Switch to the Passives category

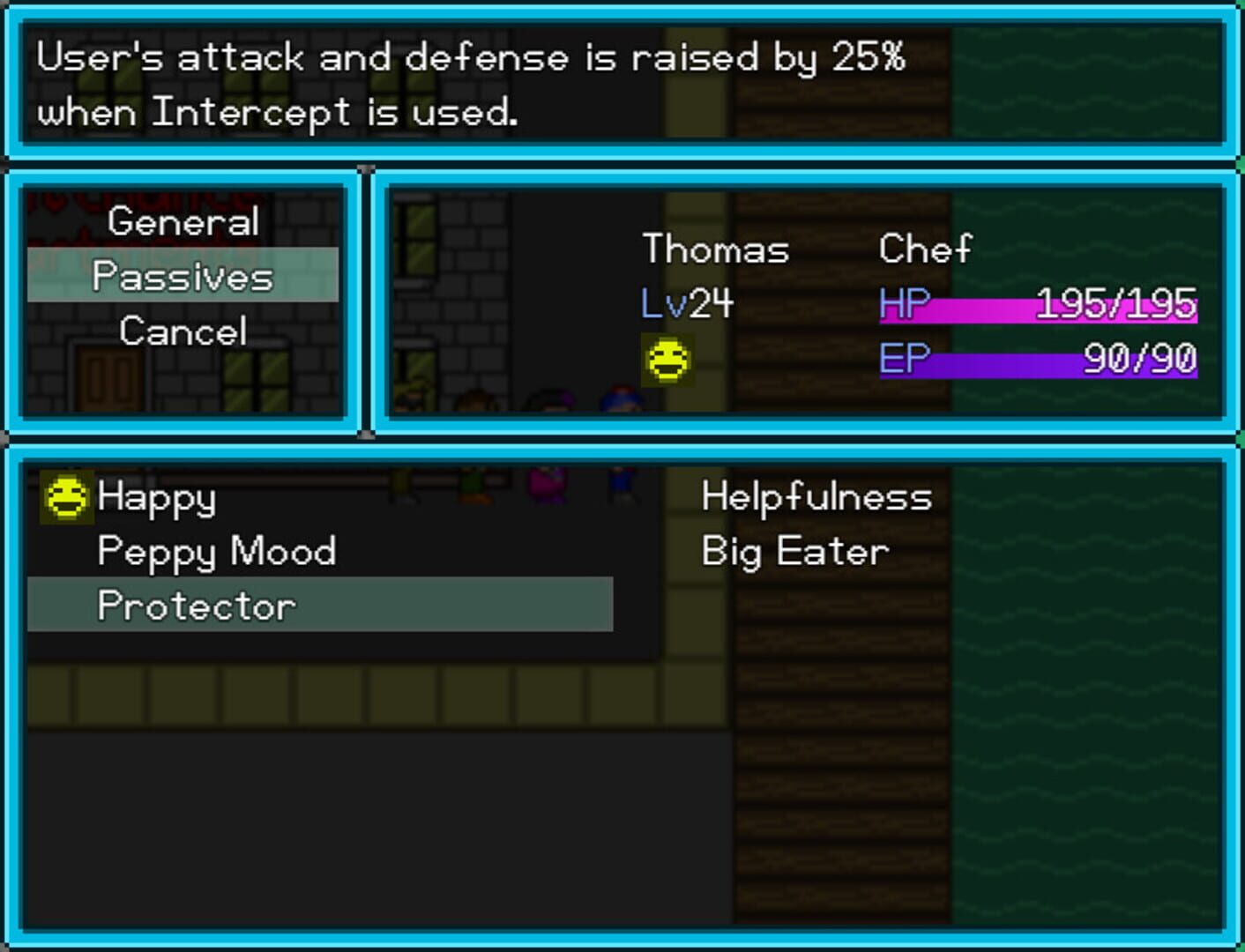tap(182, 276)
